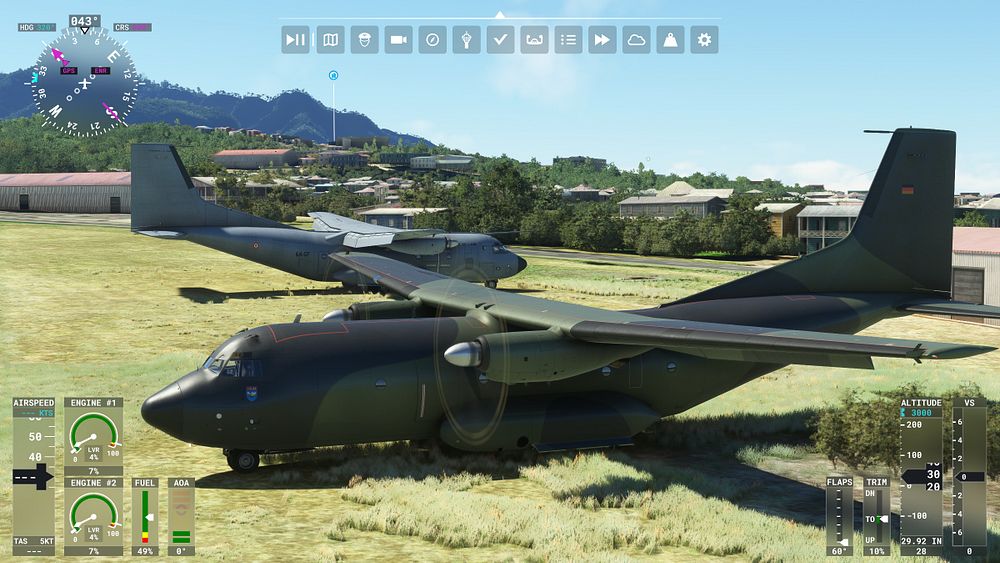Open the air traffic control tower panel

(466, 40)
